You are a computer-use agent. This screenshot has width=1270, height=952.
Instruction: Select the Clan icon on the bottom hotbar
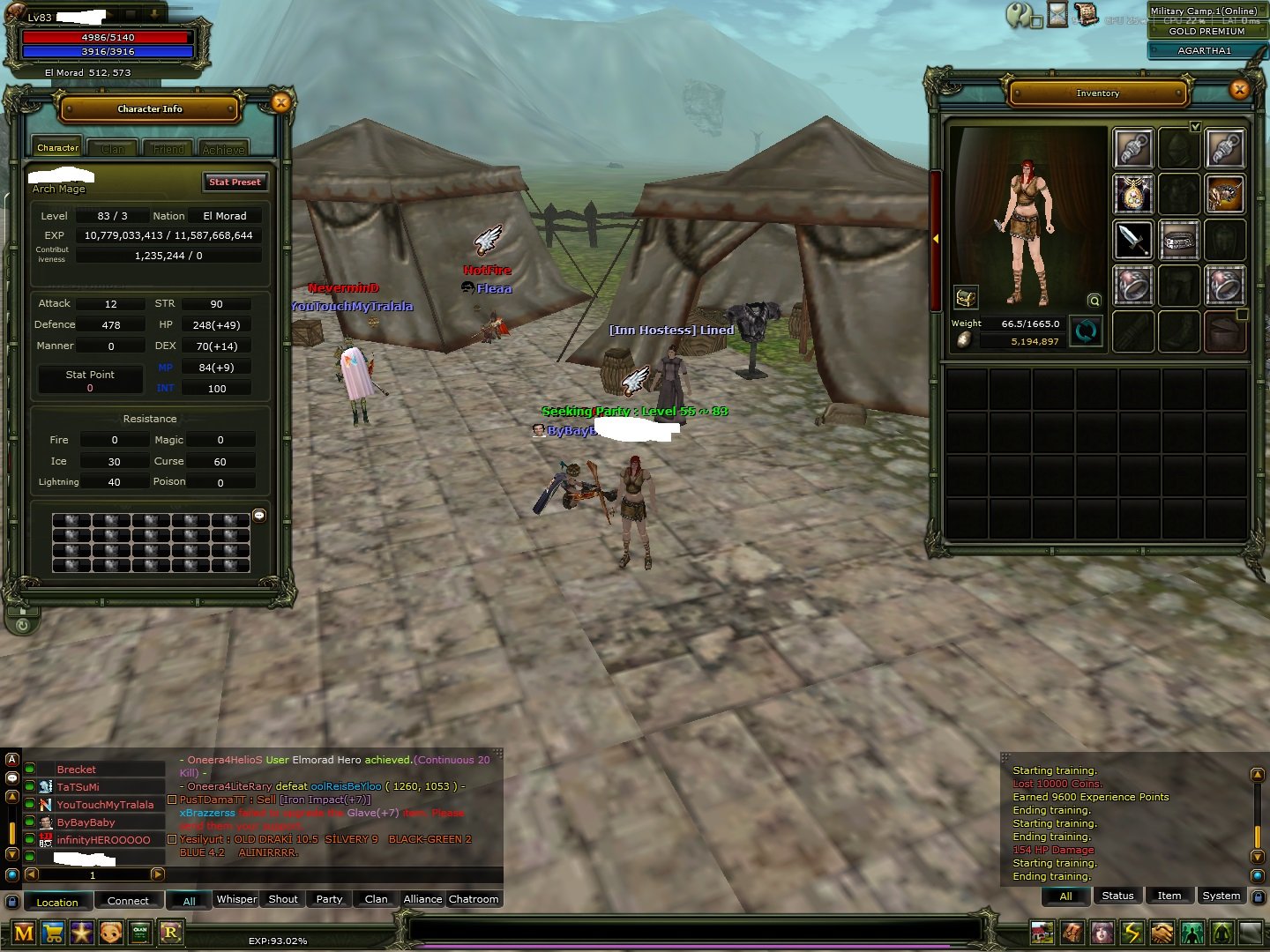click(x=139, y=933)
